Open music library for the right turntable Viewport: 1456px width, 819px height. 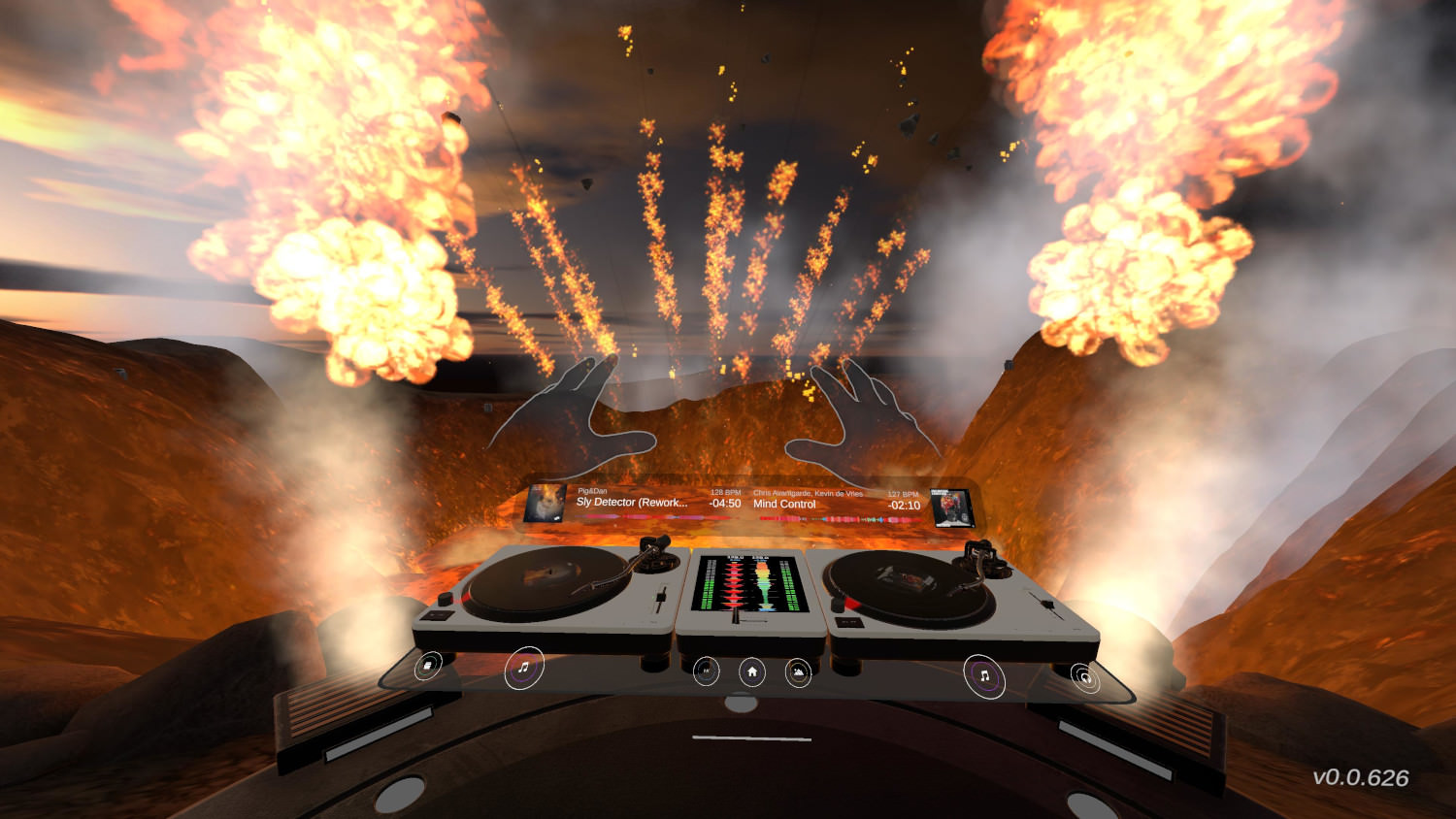pos(983,675)
